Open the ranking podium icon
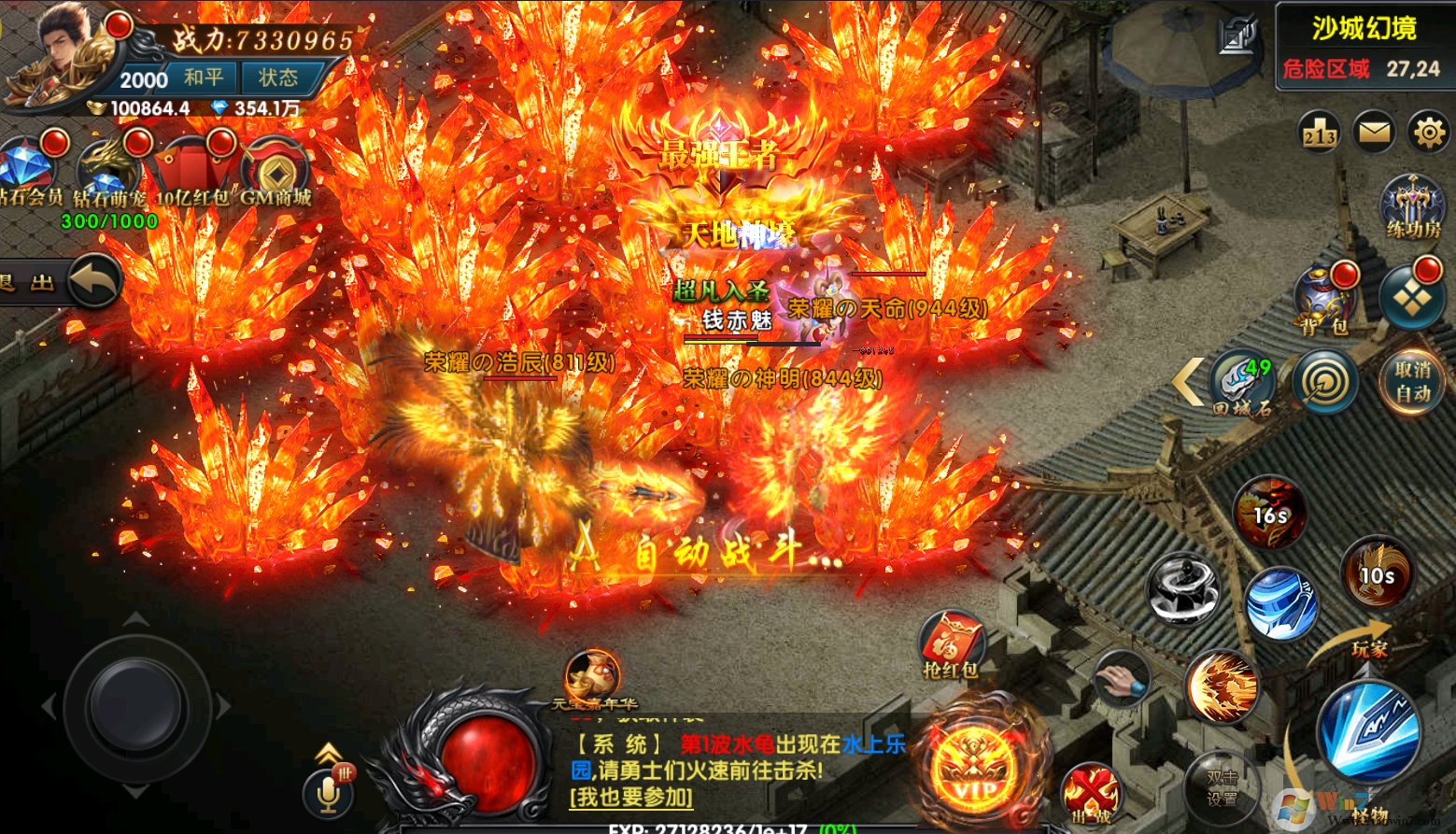The width and height of the screenshot is (1456, 834). click(x=1320, y=134)
